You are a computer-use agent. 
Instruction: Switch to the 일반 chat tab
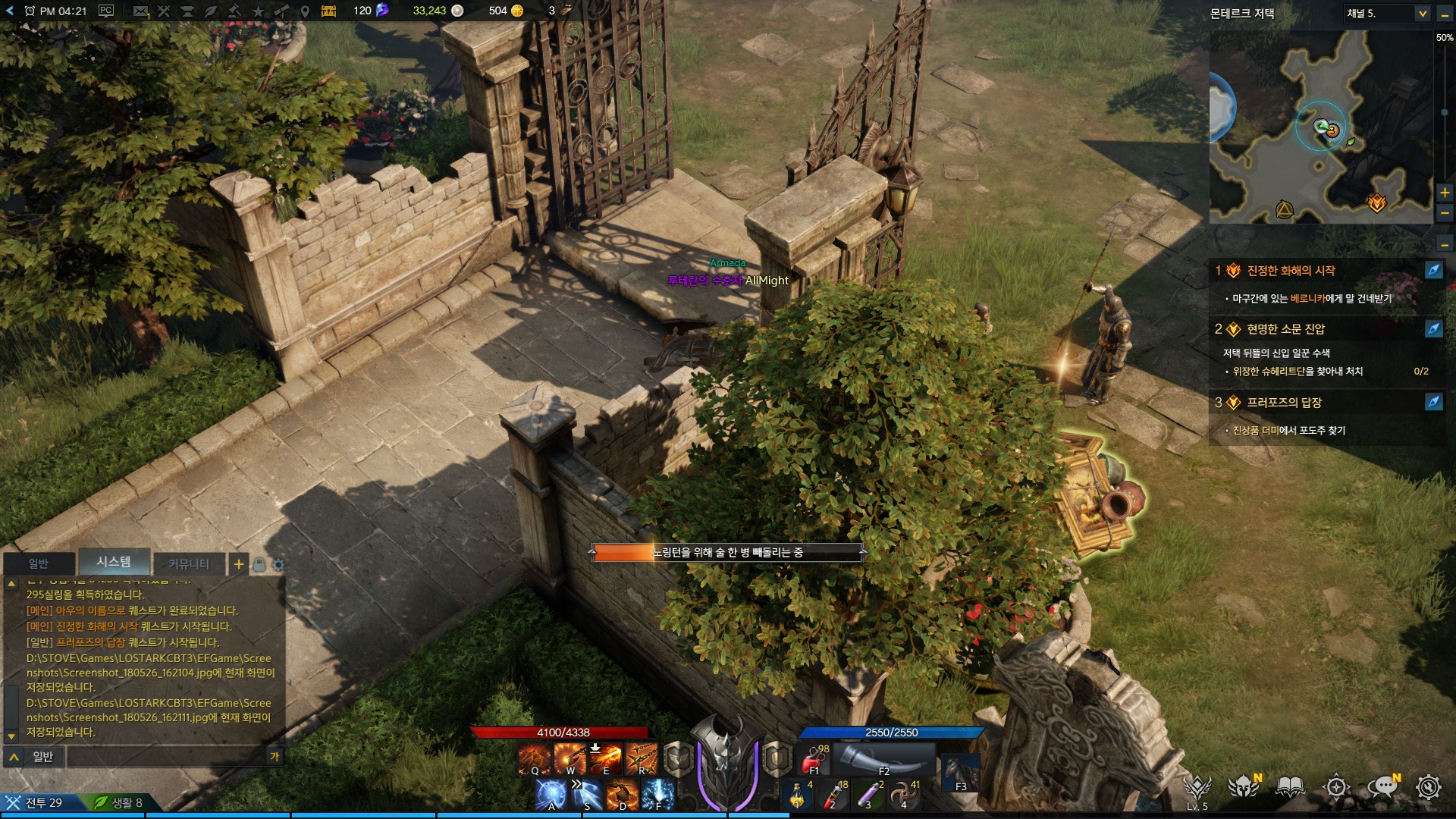pyautogui.click(x=39, y=563)
